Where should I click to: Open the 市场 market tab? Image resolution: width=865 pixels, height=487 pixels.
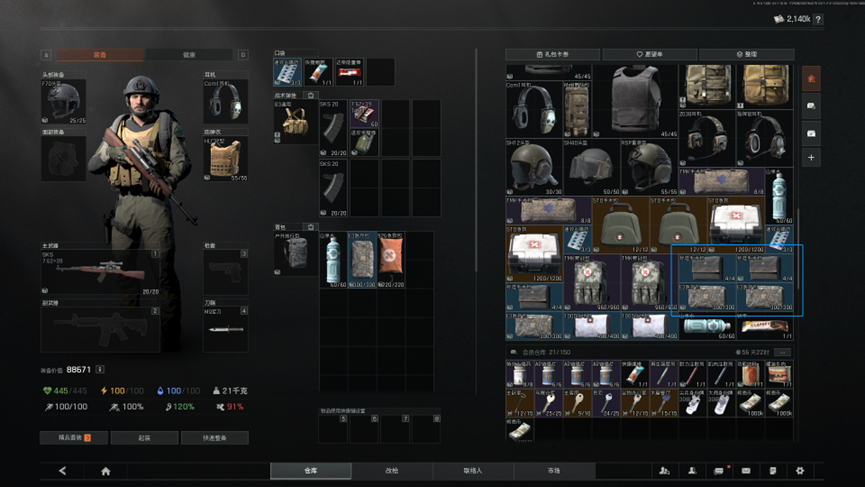coord(553,470)
